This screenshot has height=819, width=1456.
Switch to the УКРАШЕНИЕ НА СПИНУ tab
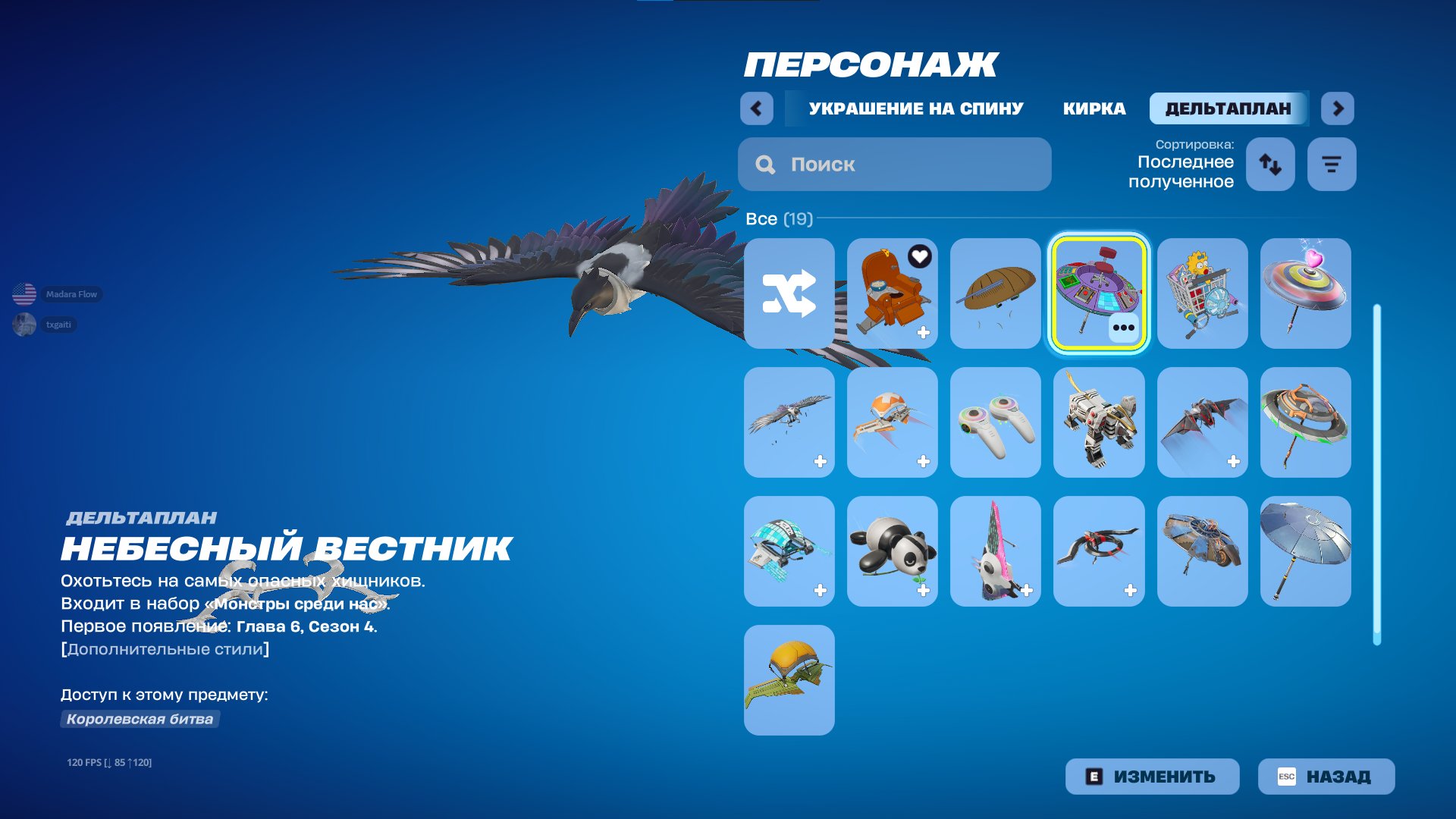(914, 108)
